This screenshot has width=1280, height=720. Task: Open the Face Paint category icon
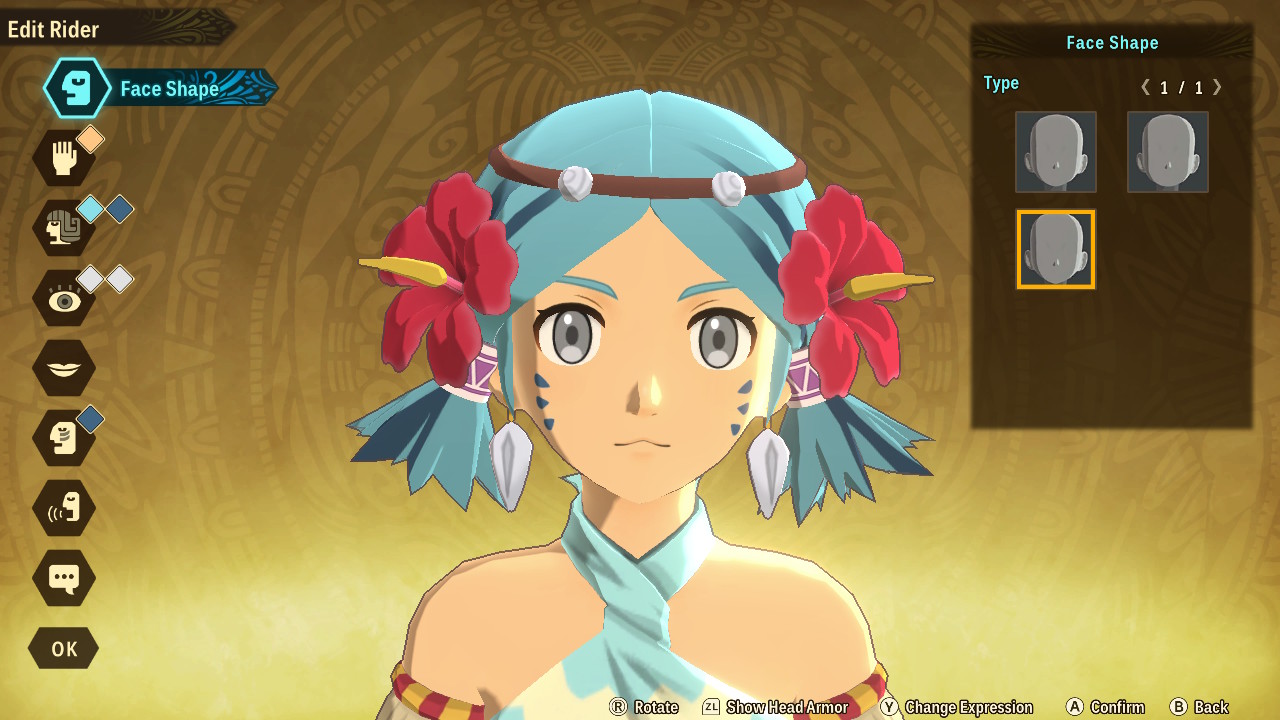[64, 438]
